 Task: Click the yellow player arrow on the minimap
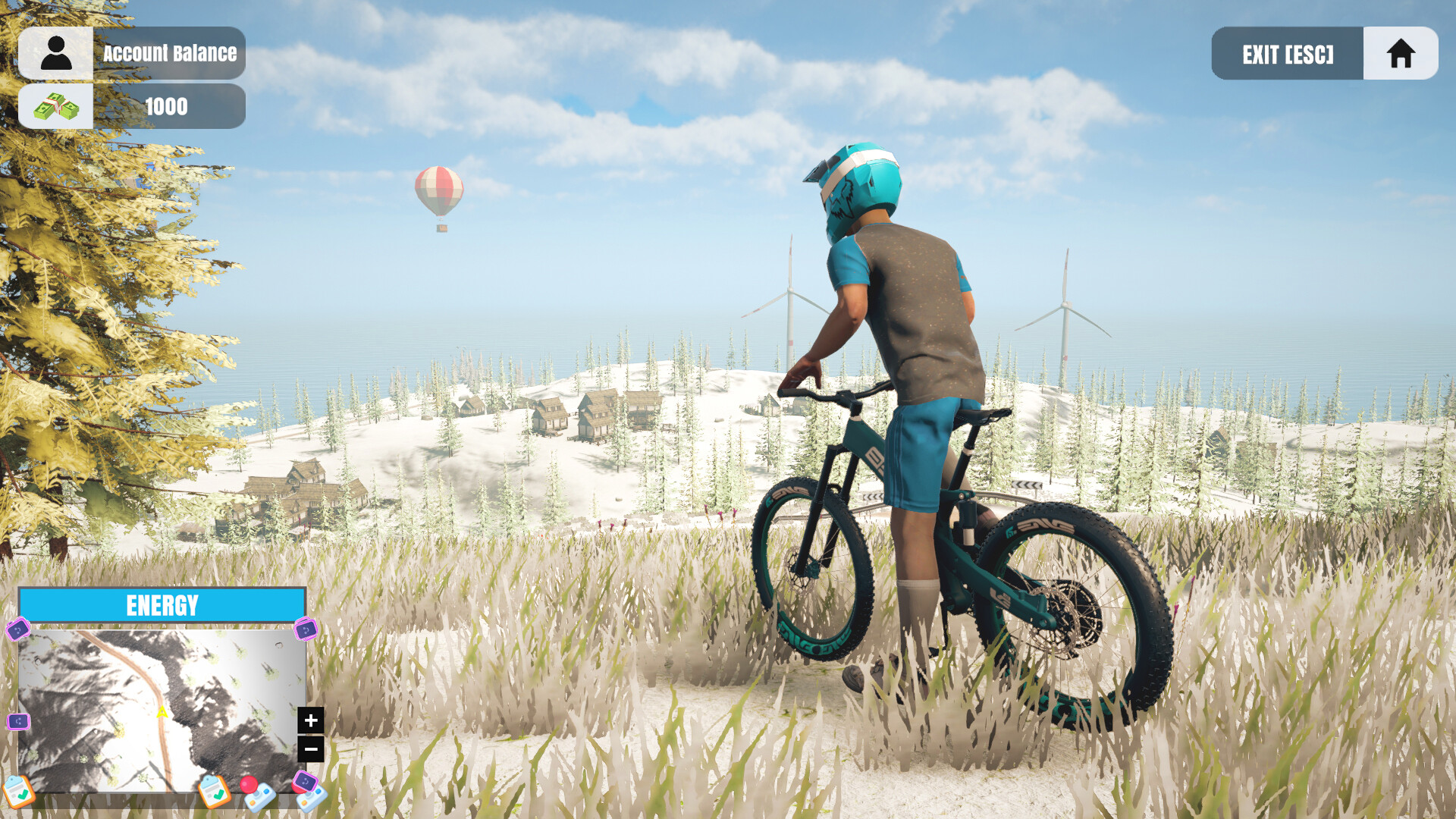coord(162,712)
